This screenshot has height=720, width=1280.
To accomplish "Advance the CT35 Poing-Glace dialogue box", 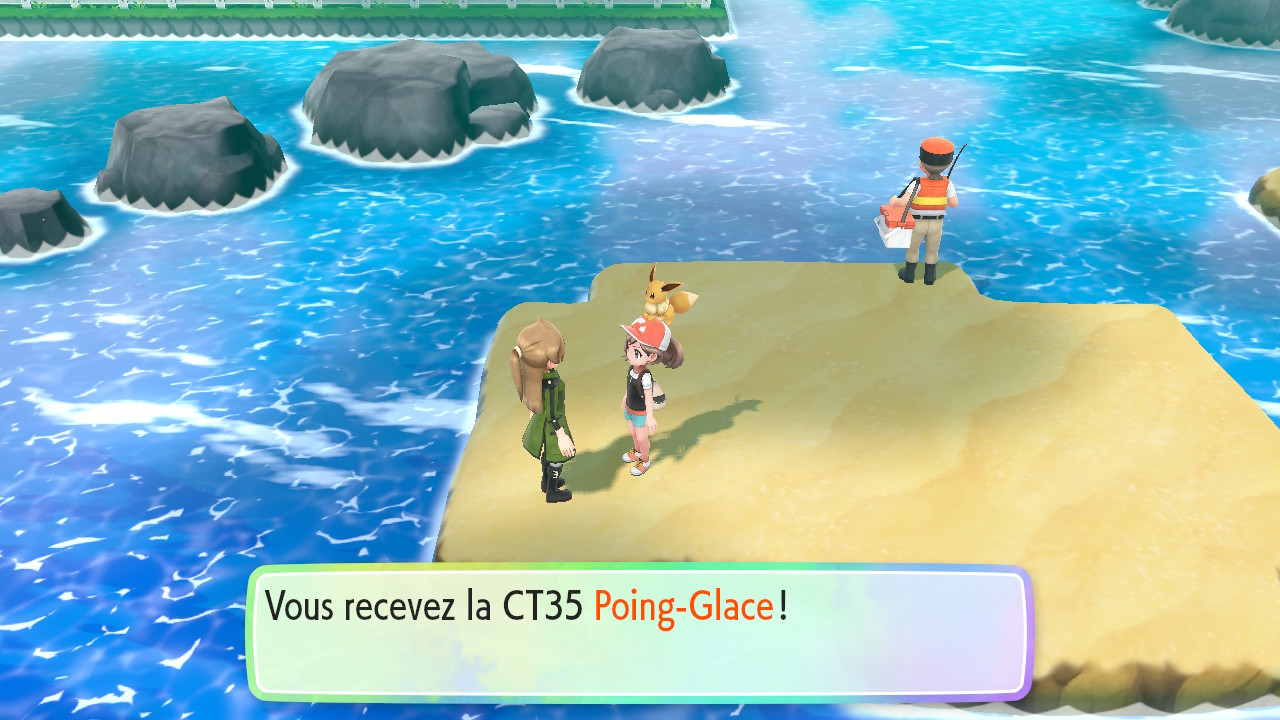I will [638, 632].
